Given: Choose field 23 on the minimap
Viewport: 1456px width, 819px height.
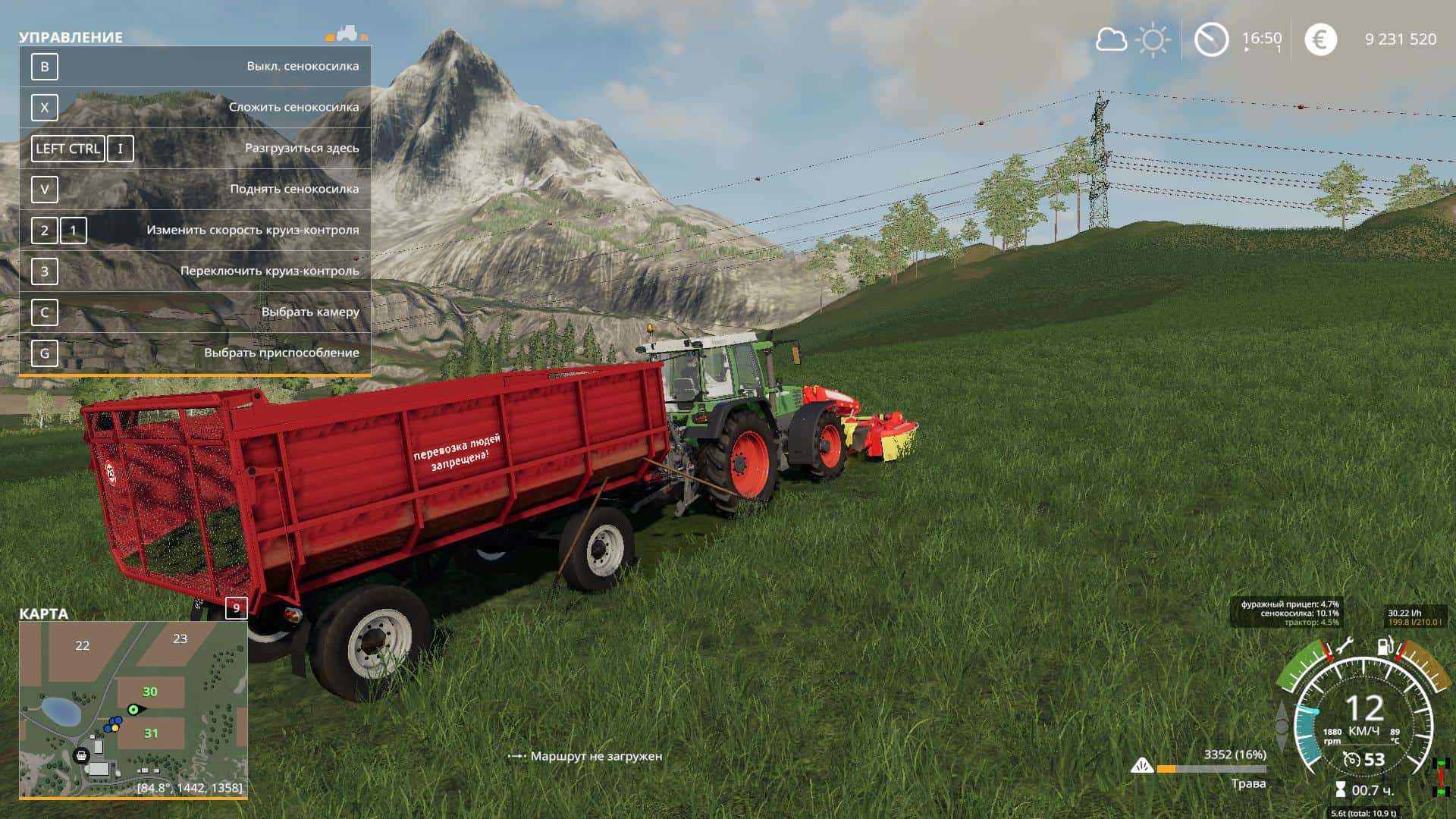Looking at the screenshot, I should 180,639.
